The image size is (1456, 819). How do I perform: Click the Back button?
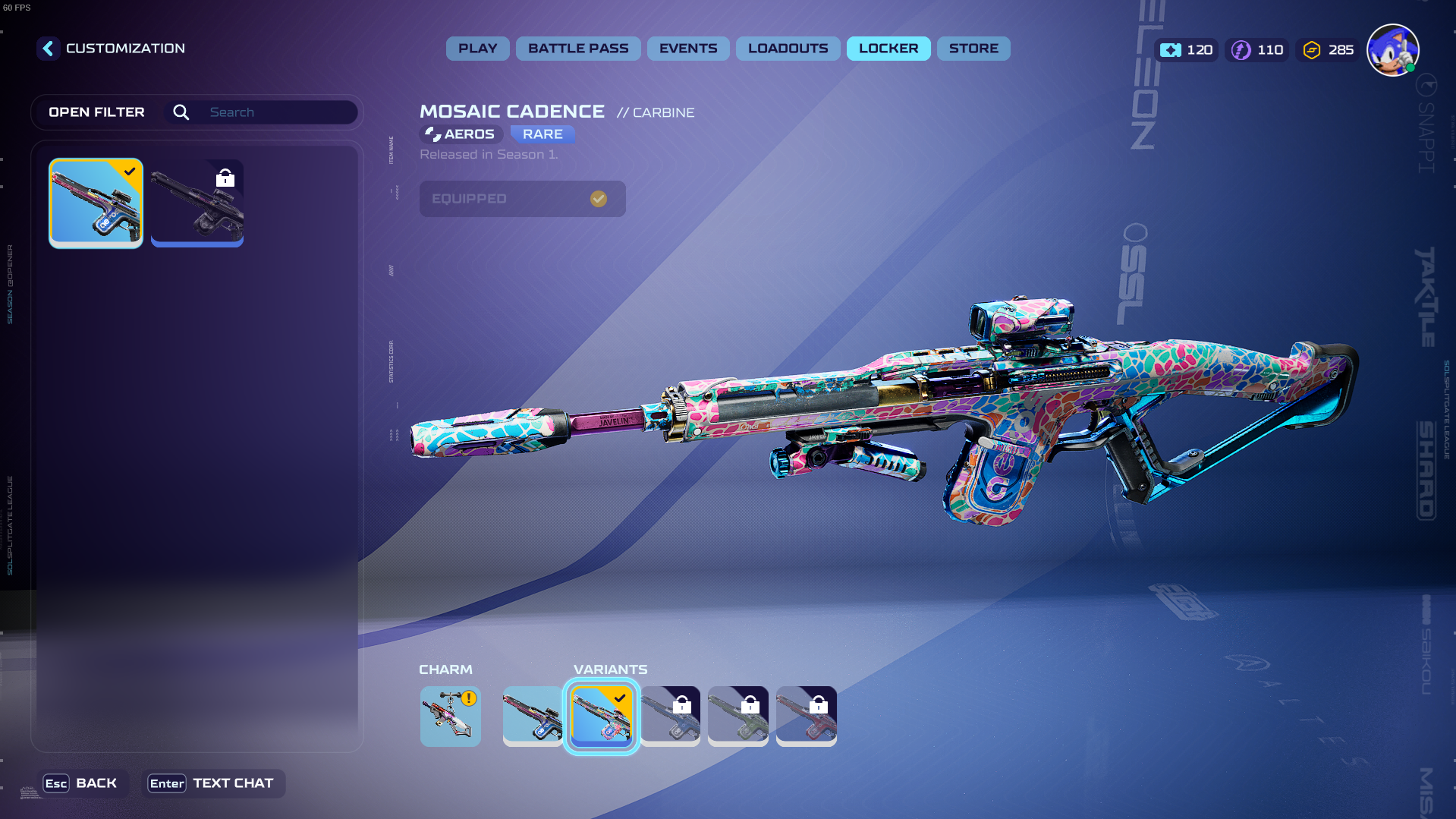80,783
